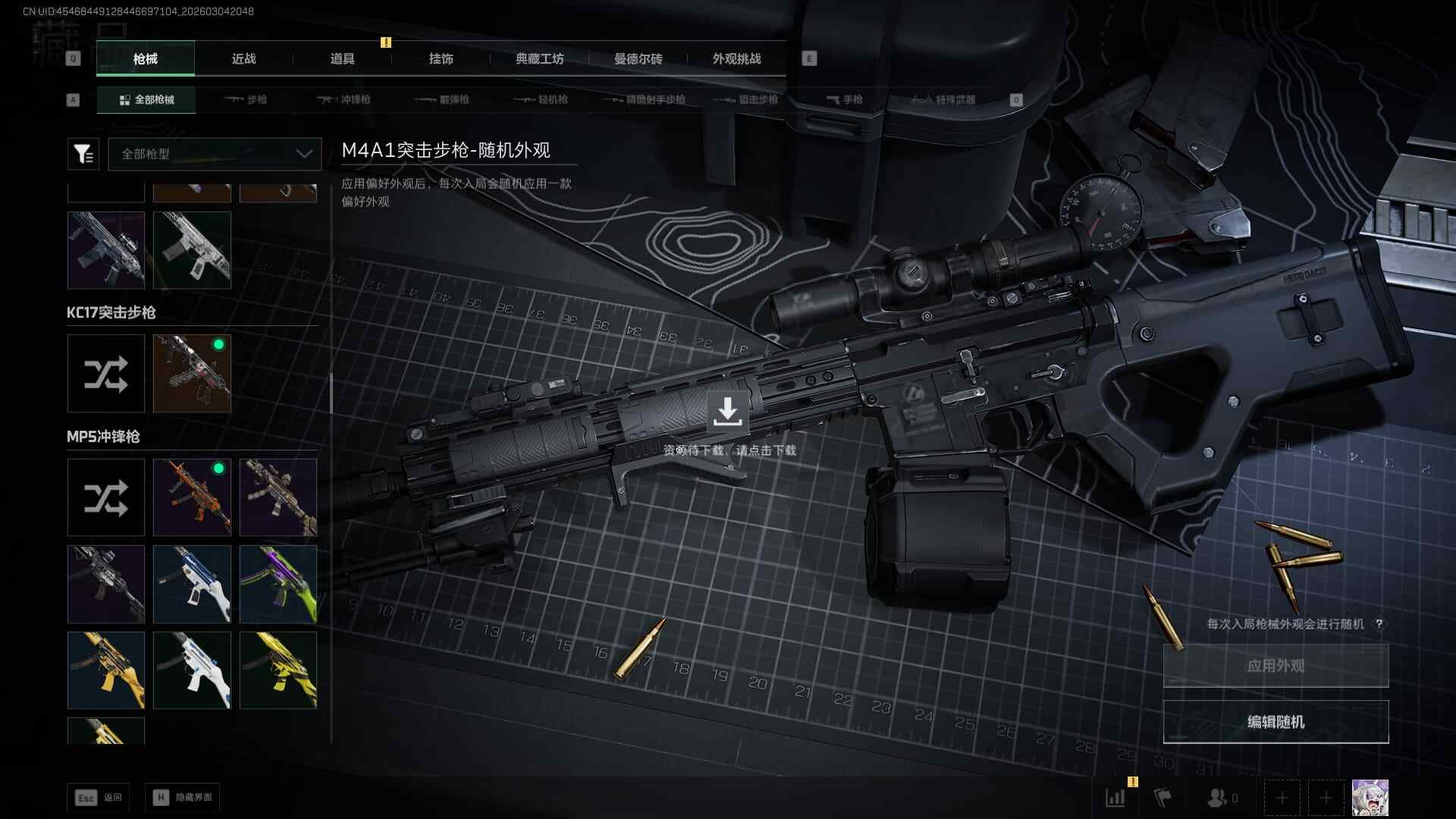This screenshot has height=819, width=1456.
Task: Open 编辑随机 random edit
Action: pyautogui.click(x=1276, y=722)
